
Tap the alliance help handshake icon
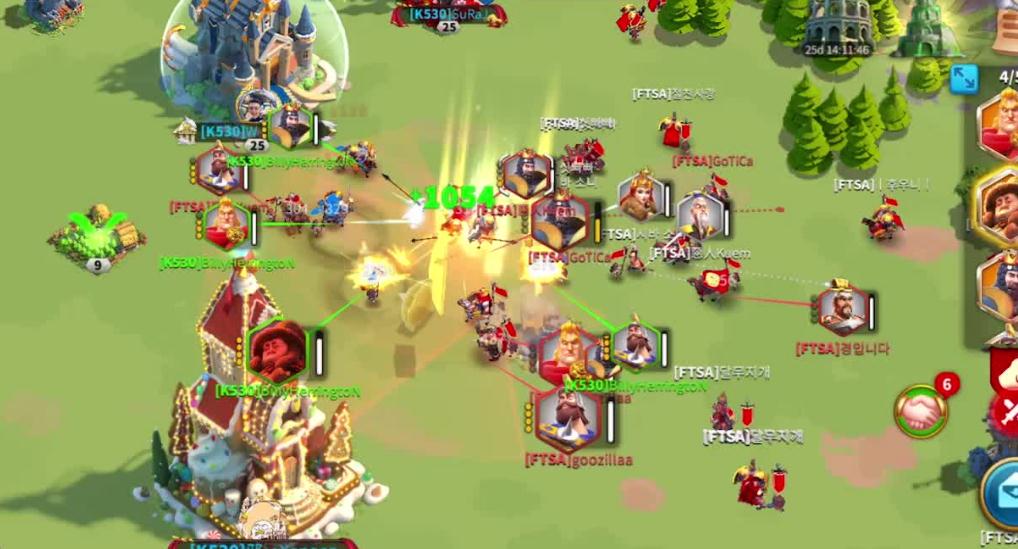[921, 410]
